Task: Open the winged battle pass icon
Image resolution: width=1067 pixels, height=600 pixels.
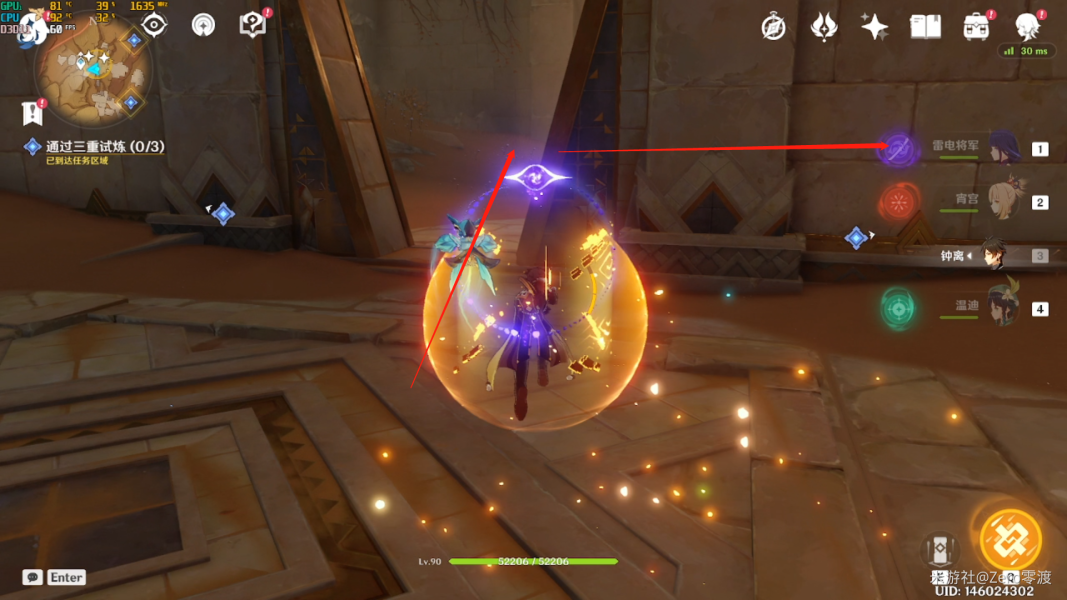Action: (823, 27)
